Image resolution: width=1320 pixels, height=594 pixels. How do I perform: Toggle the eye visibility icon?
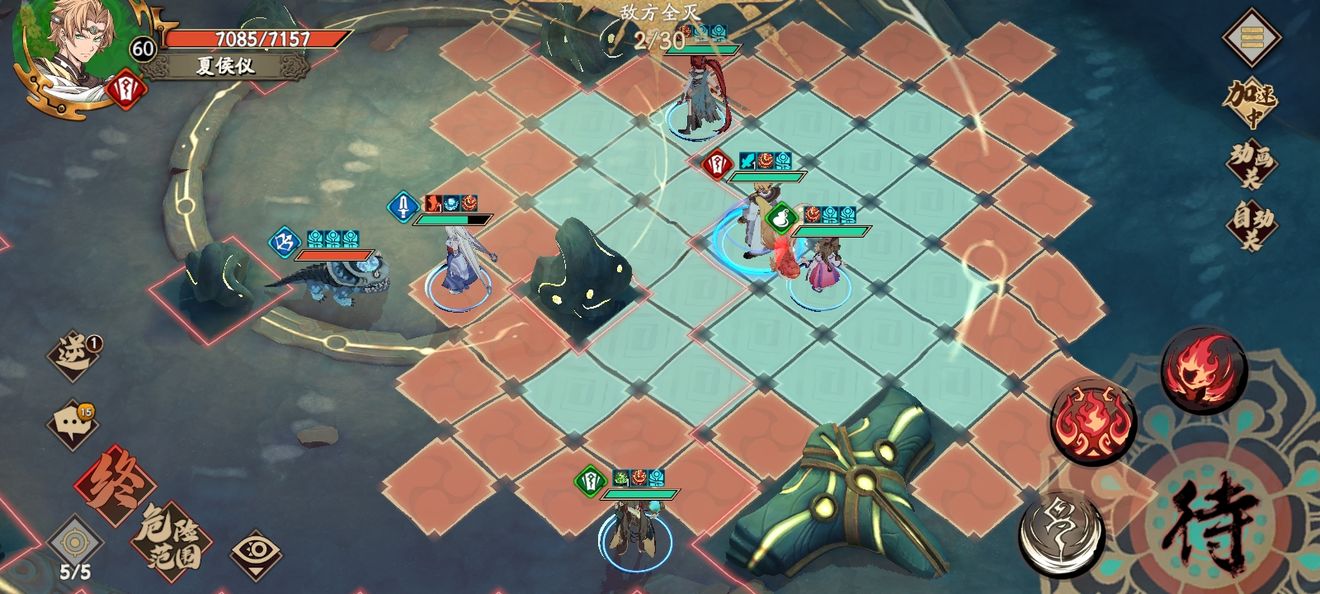click(255, 554)
